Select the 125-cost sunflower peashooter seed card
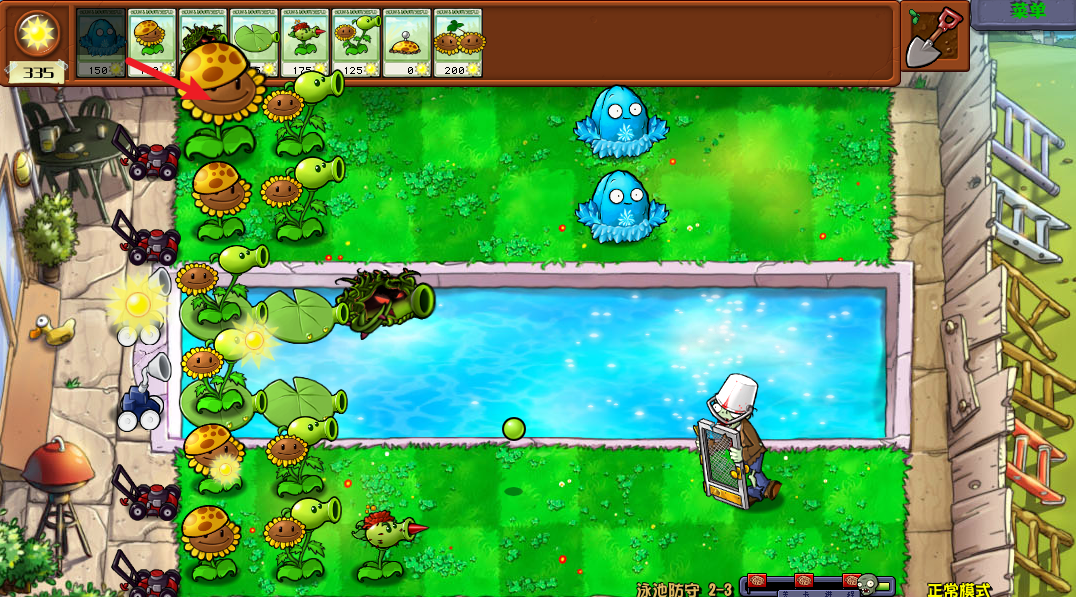 [x=356, y=42]
